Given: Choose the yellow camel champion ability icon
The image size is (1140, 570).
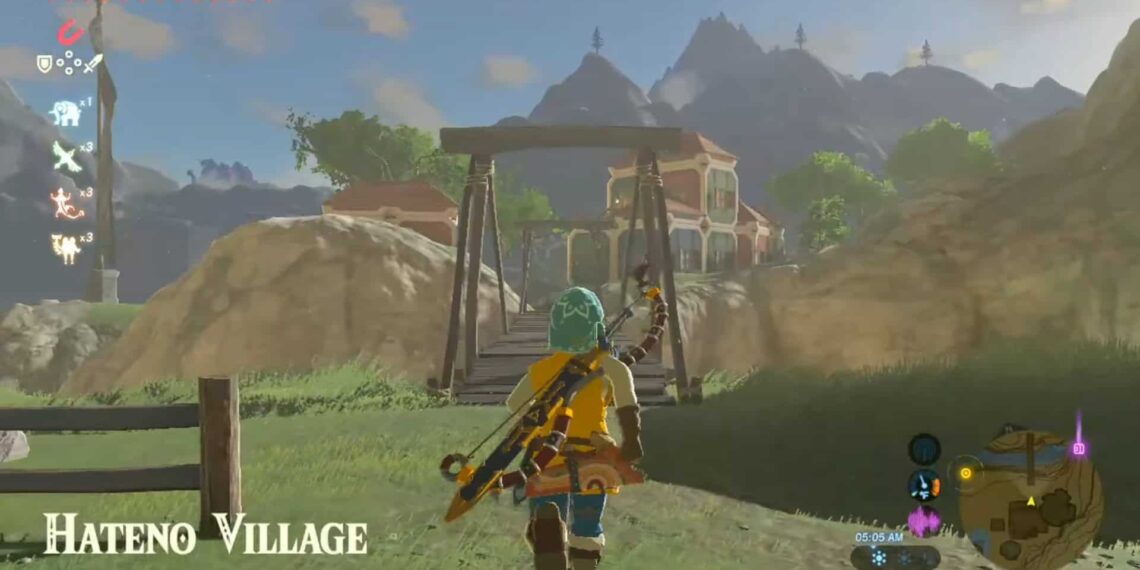Looking at the screenshot, I should click(x=66, y=247).
